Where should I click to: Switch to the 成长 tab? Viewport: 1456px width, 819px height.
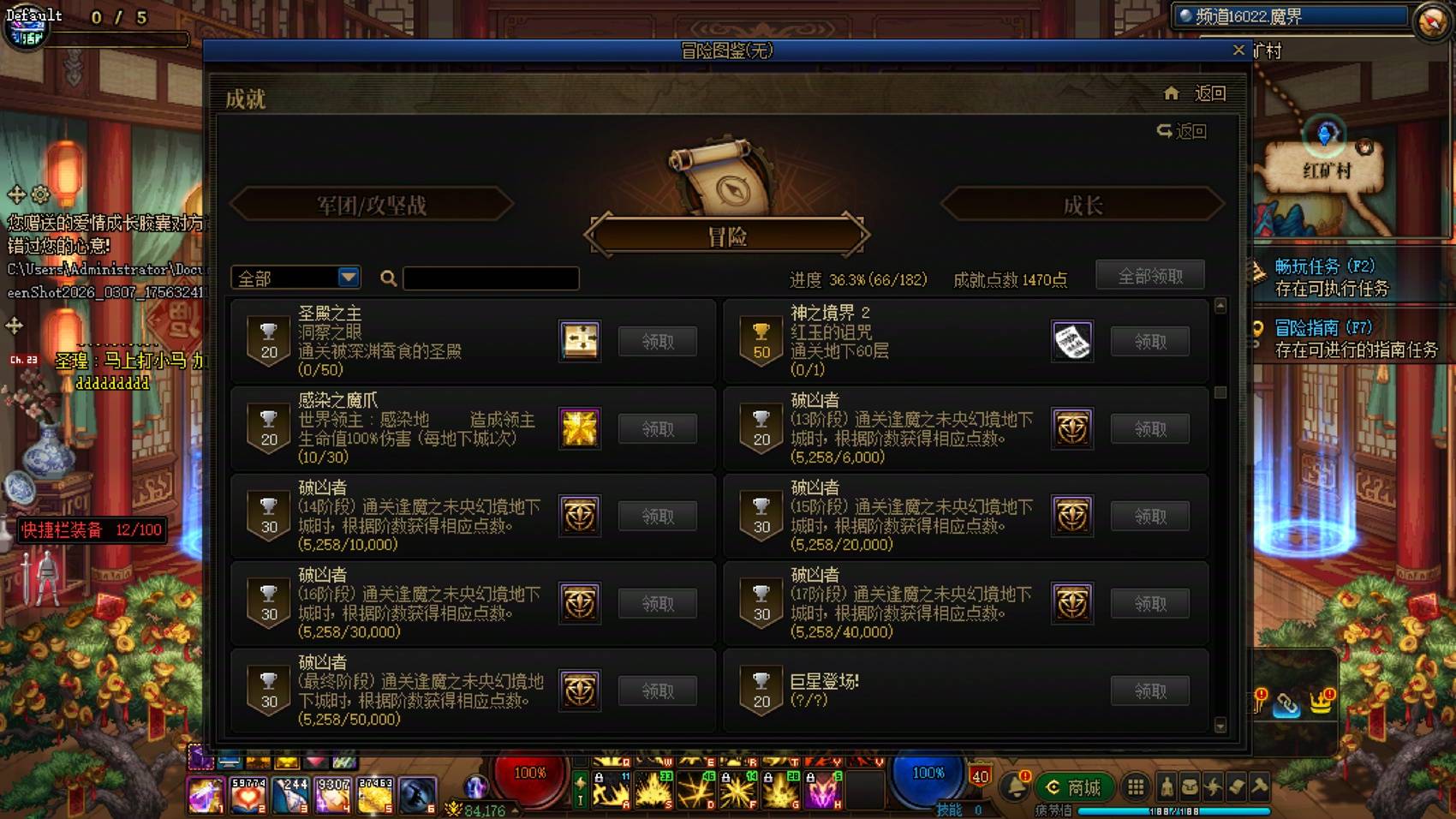[x=1079, y=206]
